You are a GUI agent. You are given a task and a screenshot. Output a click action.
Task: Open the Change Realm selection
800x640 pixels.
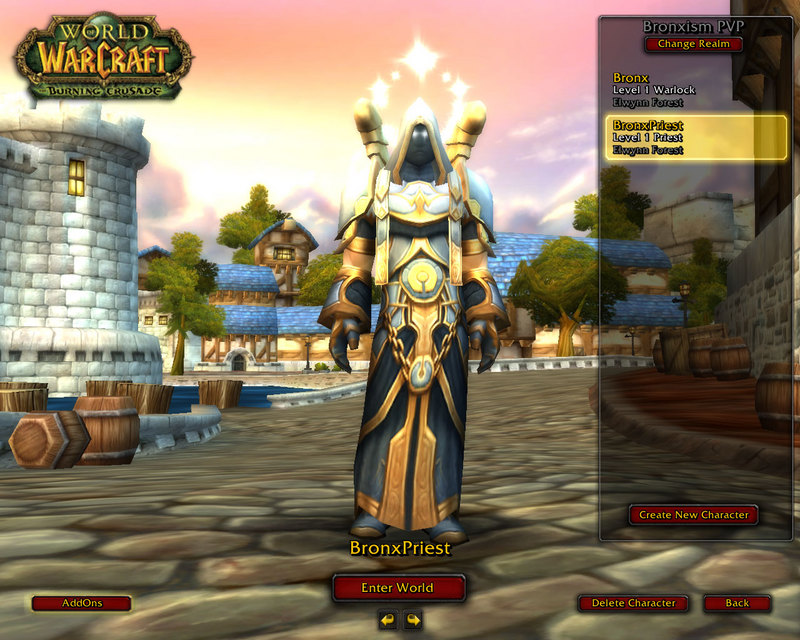point(694,44)
